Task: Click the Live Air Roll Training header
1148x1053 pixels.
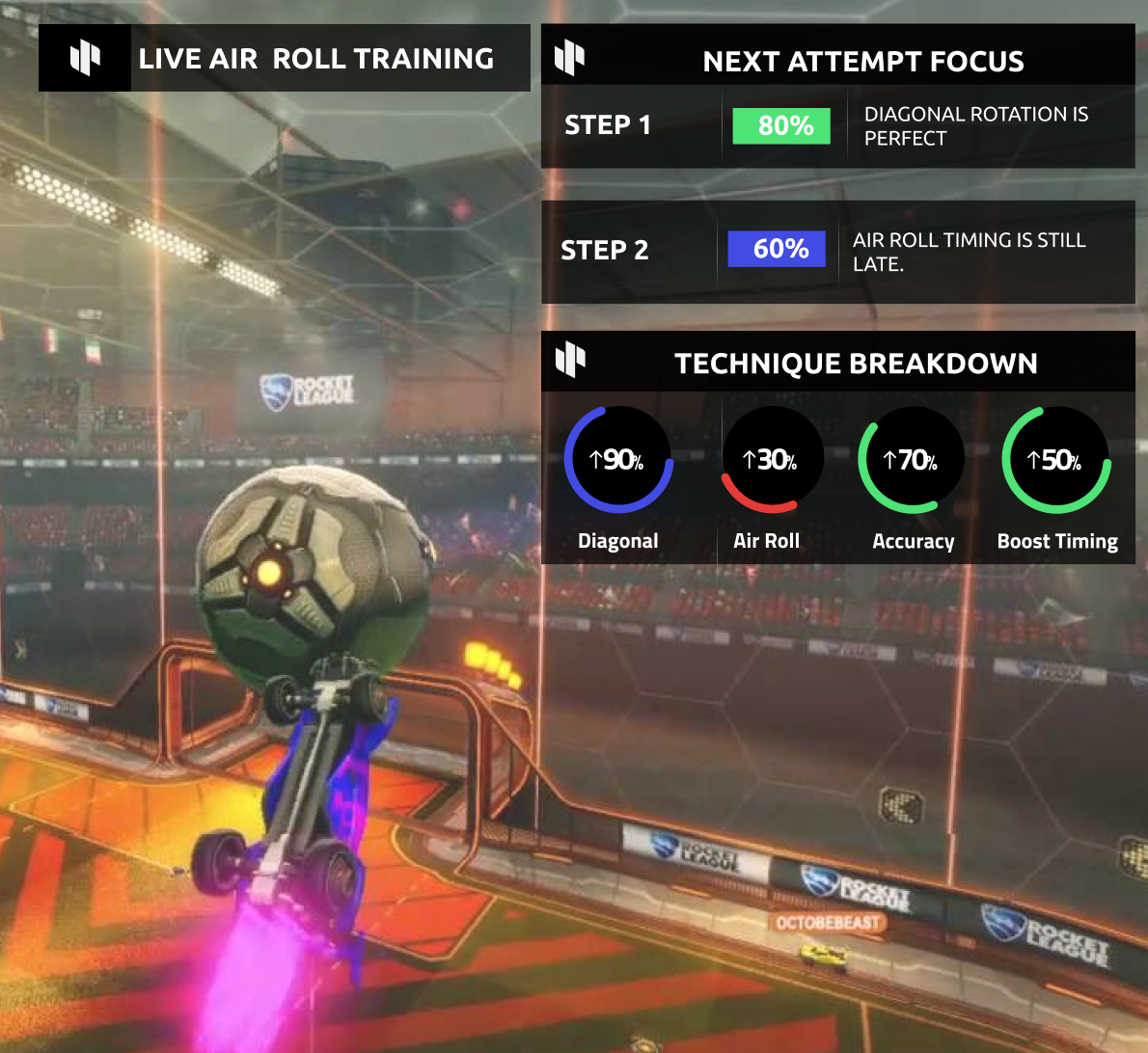Action: point(285,59)
